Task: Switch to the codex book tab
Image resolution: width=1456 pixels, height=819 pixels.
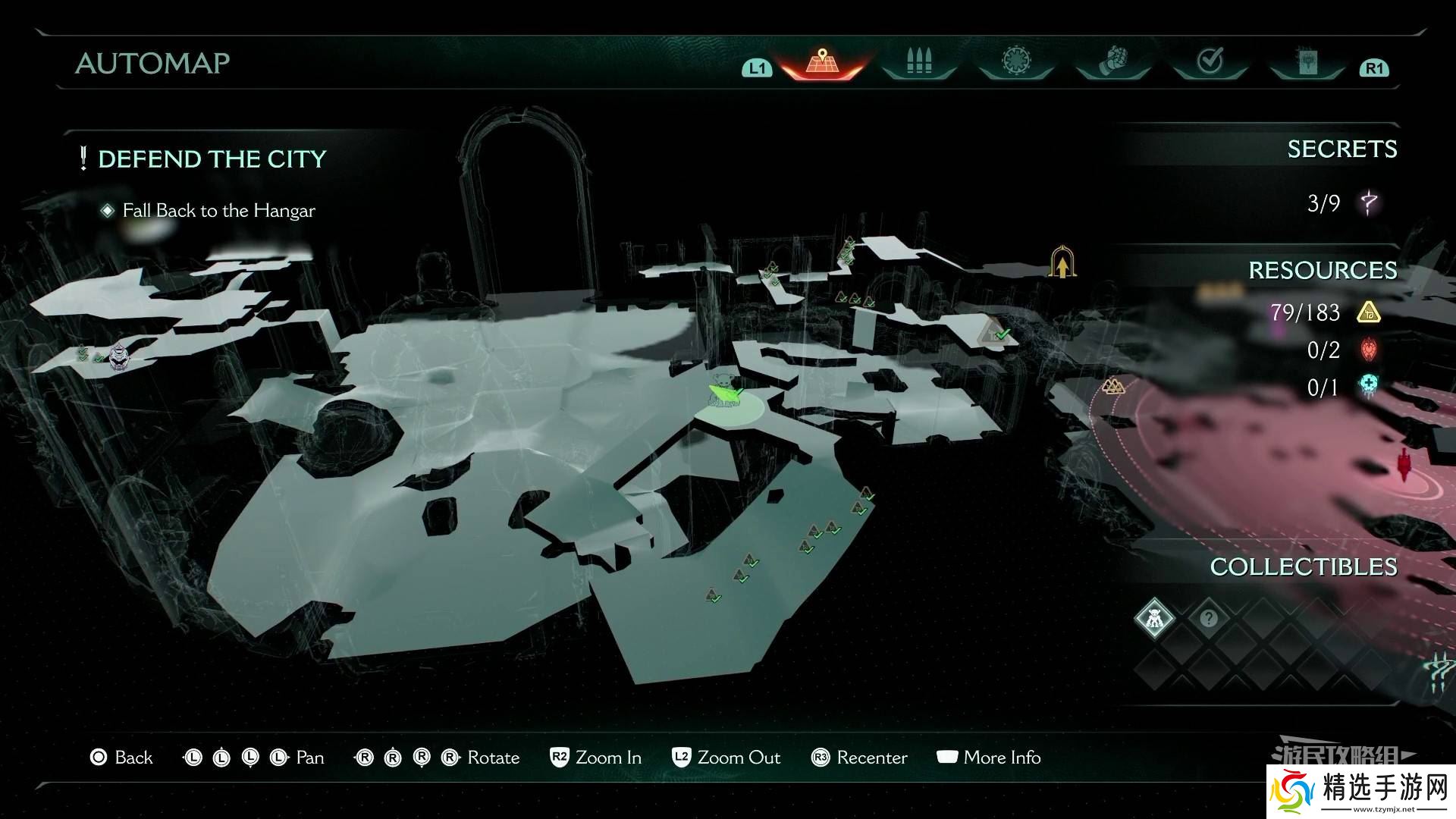Action: (x=1307, y=62)
